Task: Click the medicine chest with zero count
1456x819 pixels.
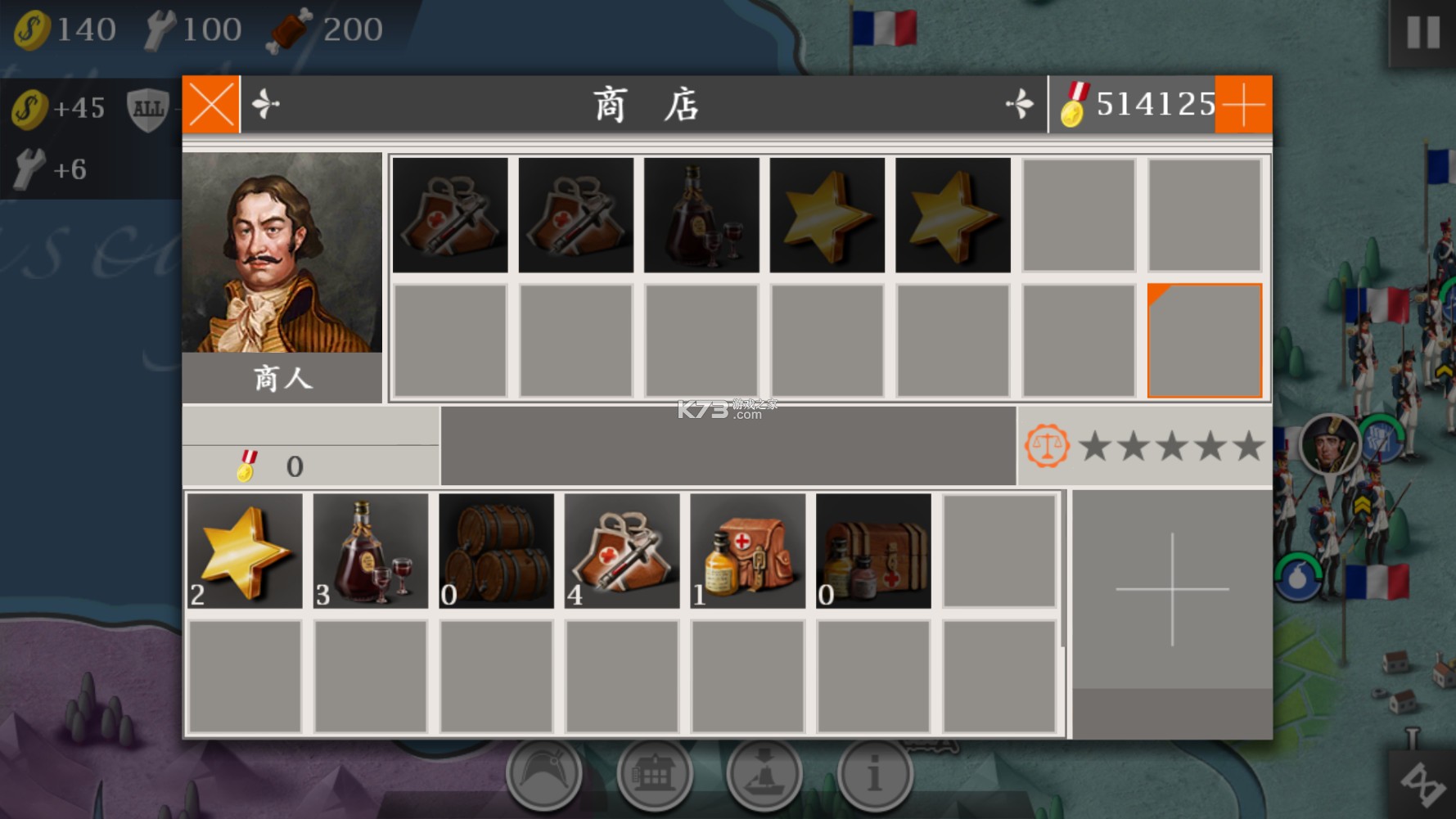Action: click(x=872, y=550)
